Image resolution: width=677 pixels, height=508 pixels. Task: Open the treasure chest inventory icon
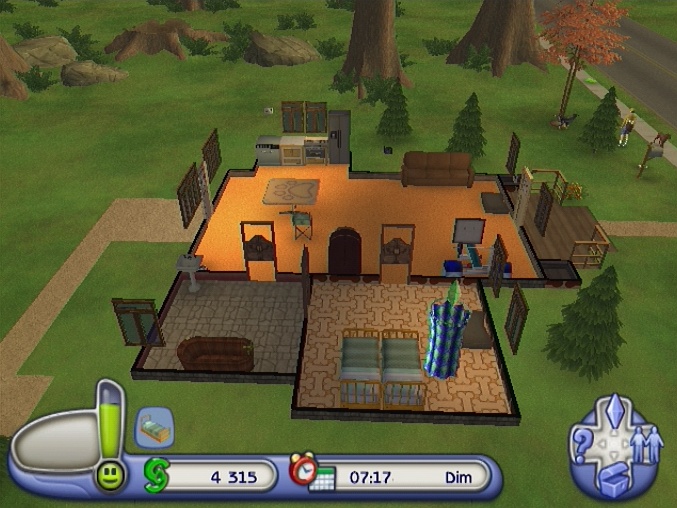click(x=613, y=480)
